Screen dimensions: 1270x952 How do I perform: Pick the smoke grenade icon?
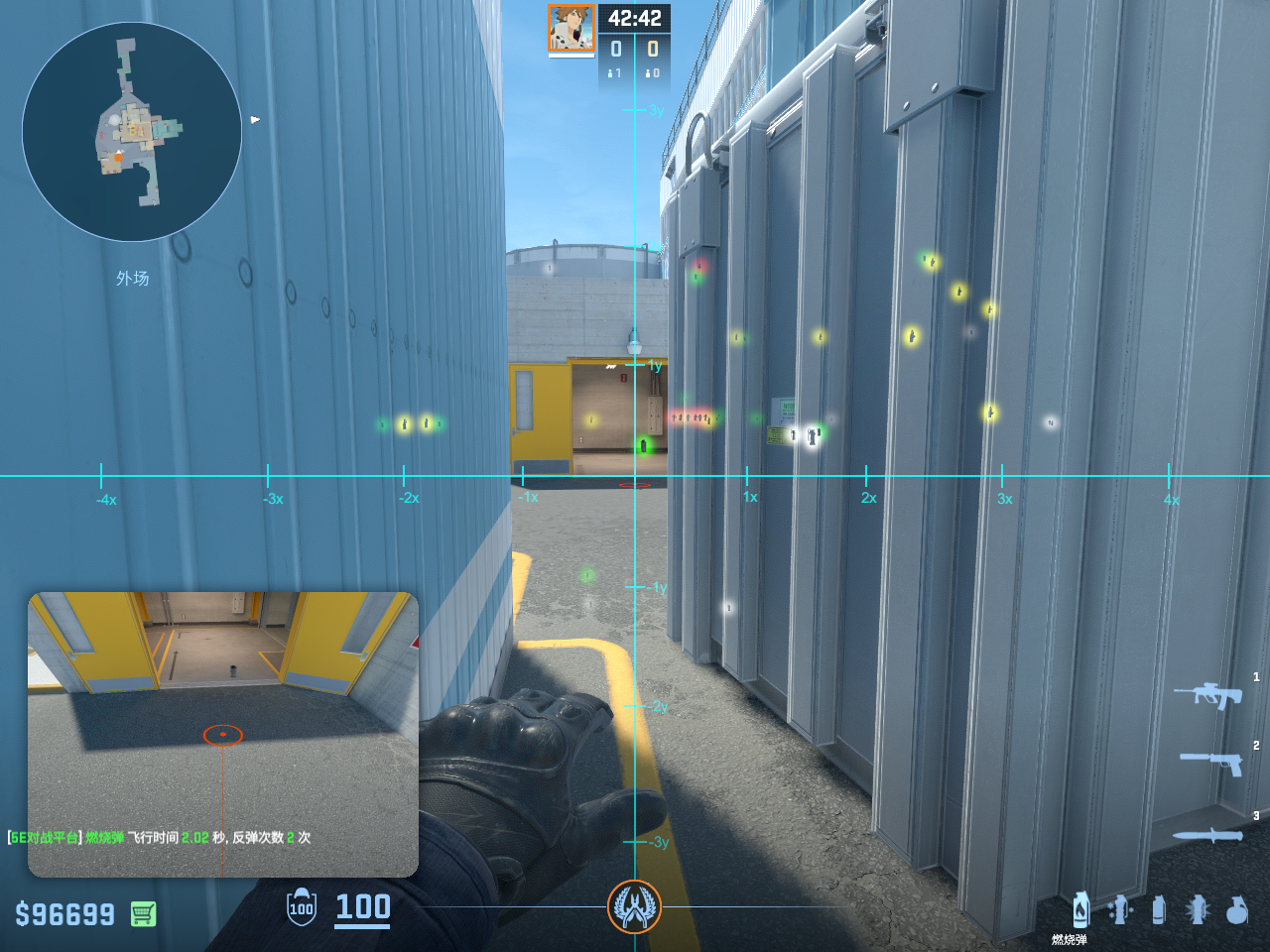coord(1158,909)
